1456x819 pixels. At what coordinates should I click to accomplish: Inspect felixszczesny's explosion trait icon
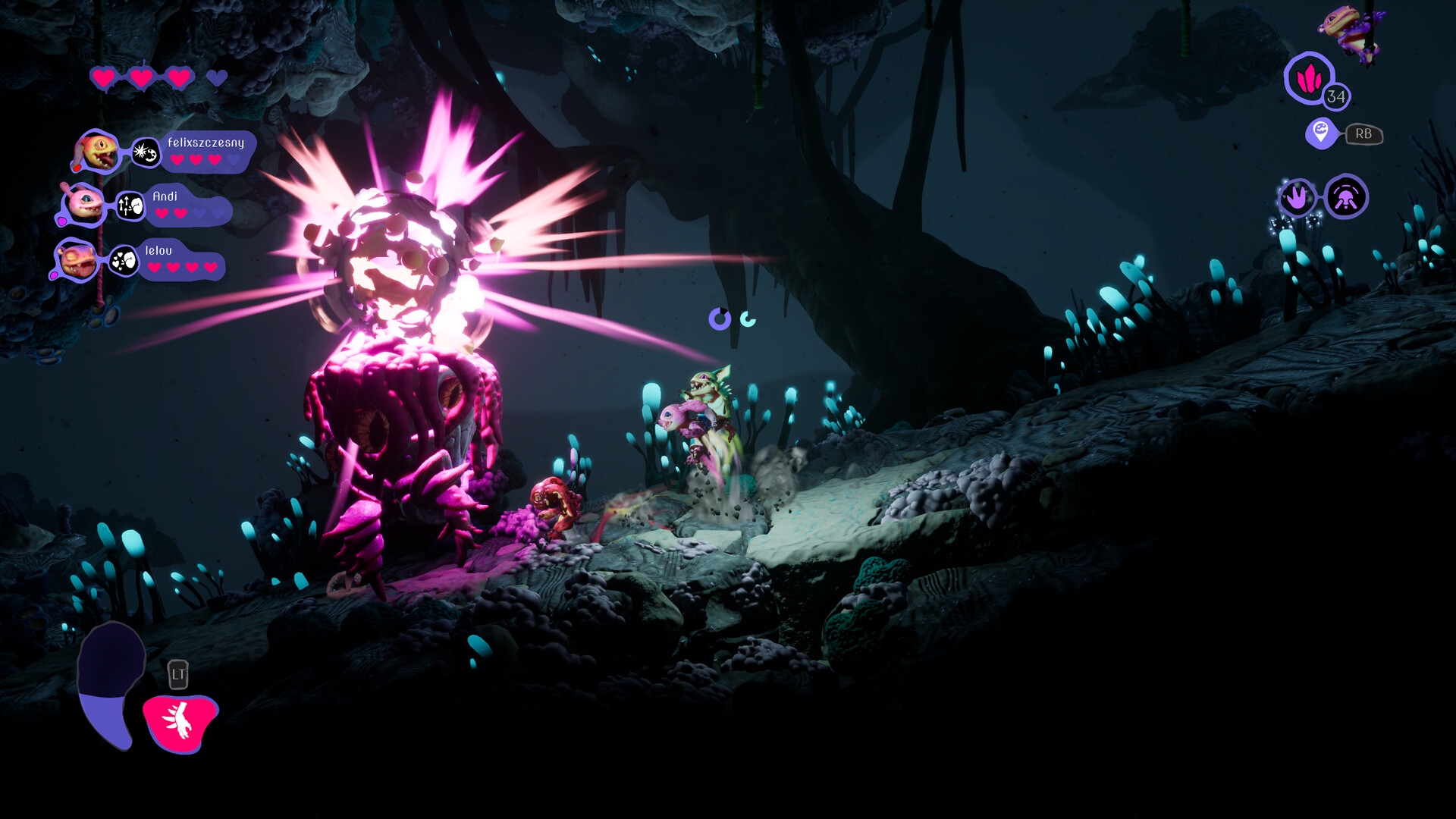145,152
